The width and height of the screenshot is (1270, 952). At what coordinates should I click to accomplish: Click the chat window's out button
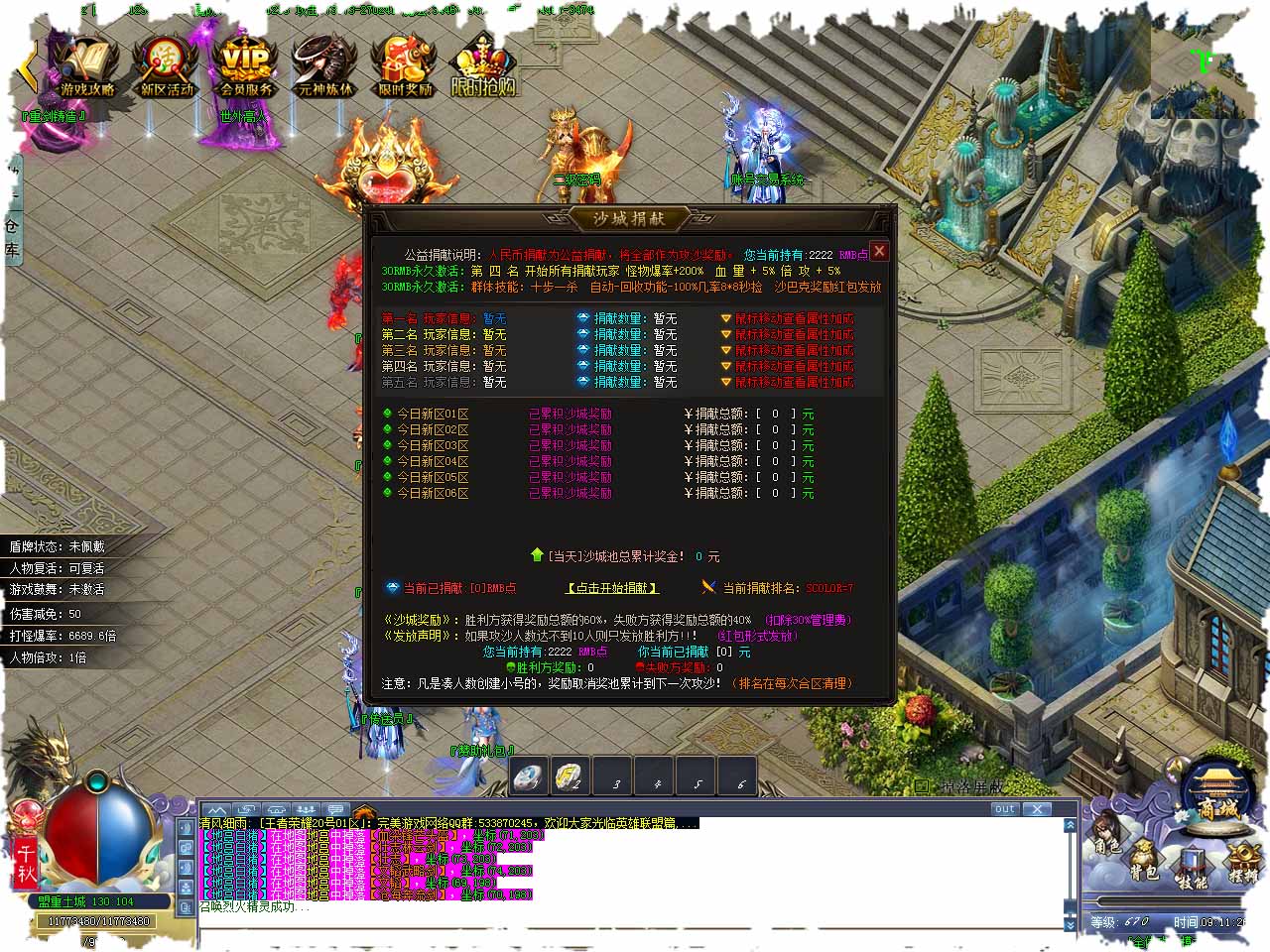tap(1005, 809)
